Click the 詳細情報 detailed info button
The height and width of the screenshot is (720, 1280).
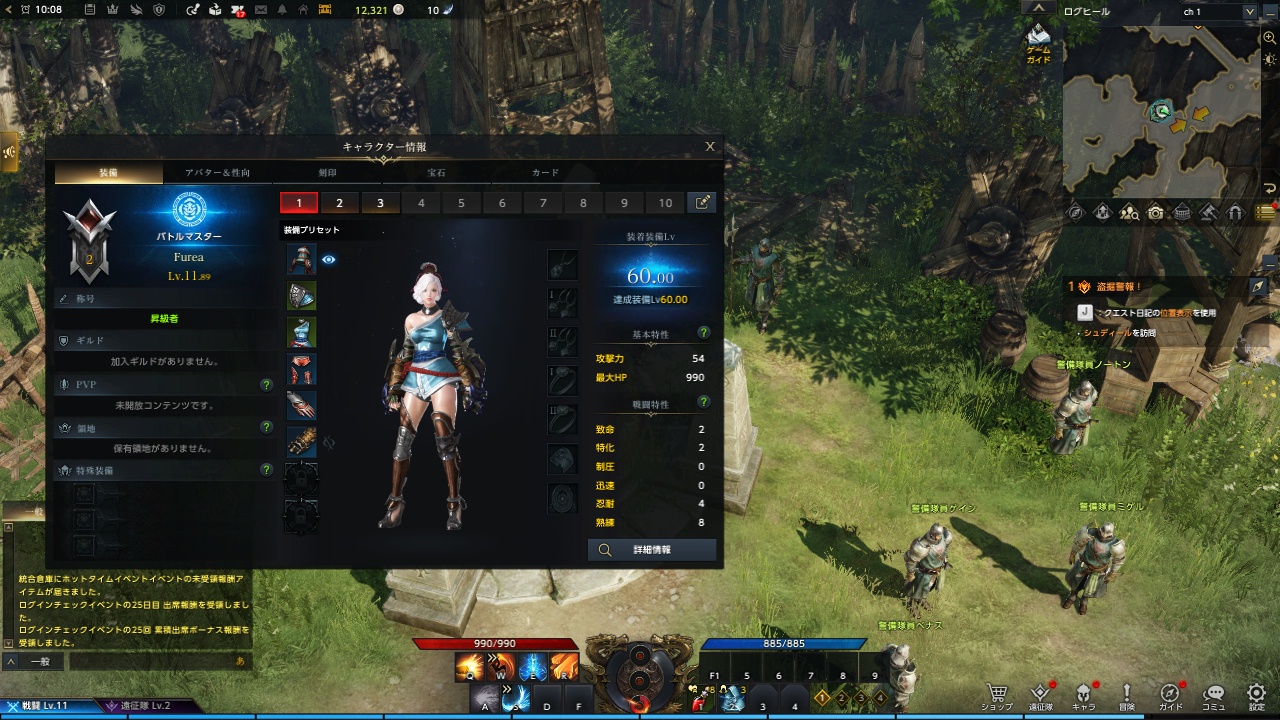651,550
